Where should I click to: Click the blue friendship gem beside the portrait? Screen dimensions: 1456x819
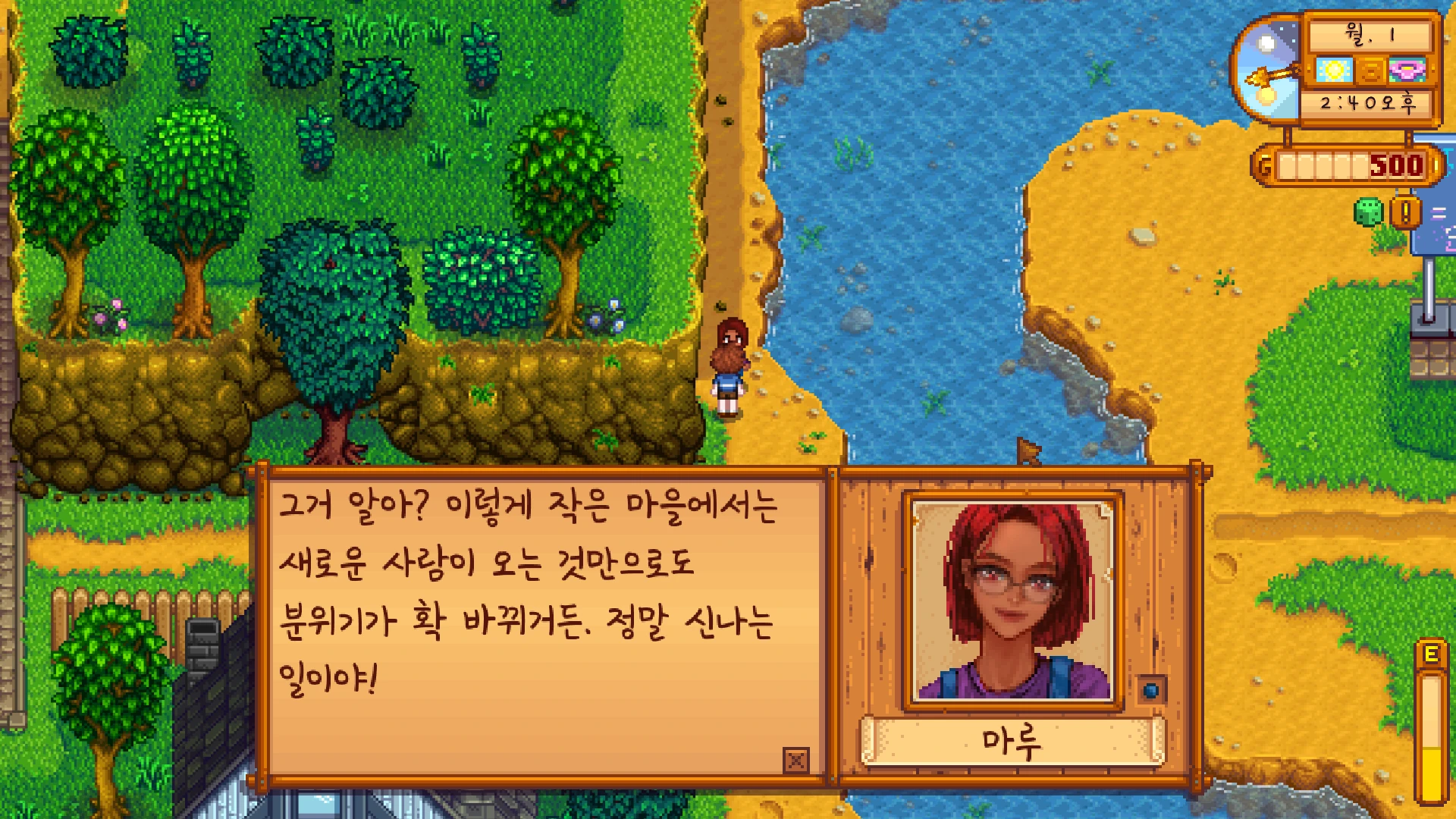pyautogui.click(x=1151, y=690)
